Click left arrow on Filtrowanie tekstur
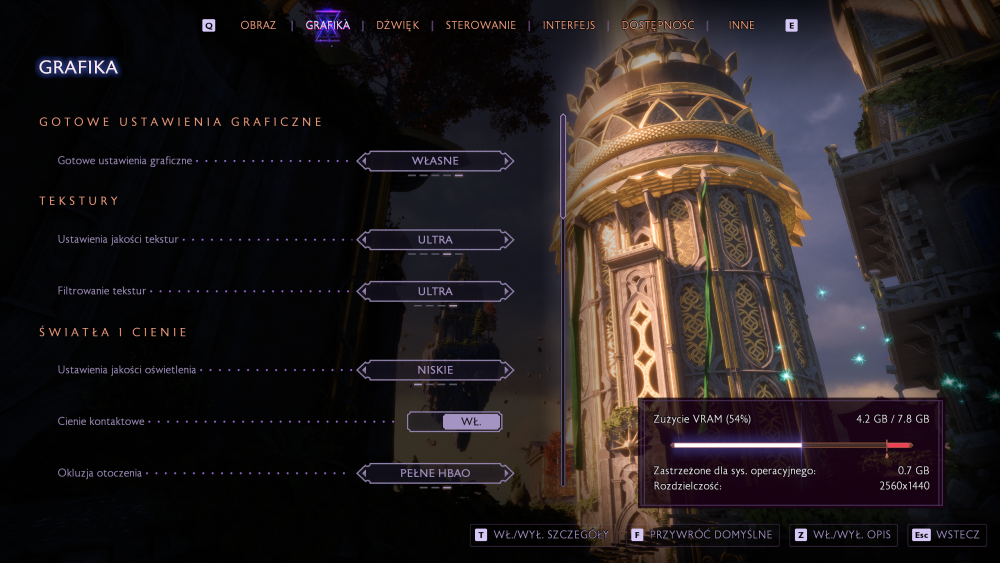 (x=362, y=291)
